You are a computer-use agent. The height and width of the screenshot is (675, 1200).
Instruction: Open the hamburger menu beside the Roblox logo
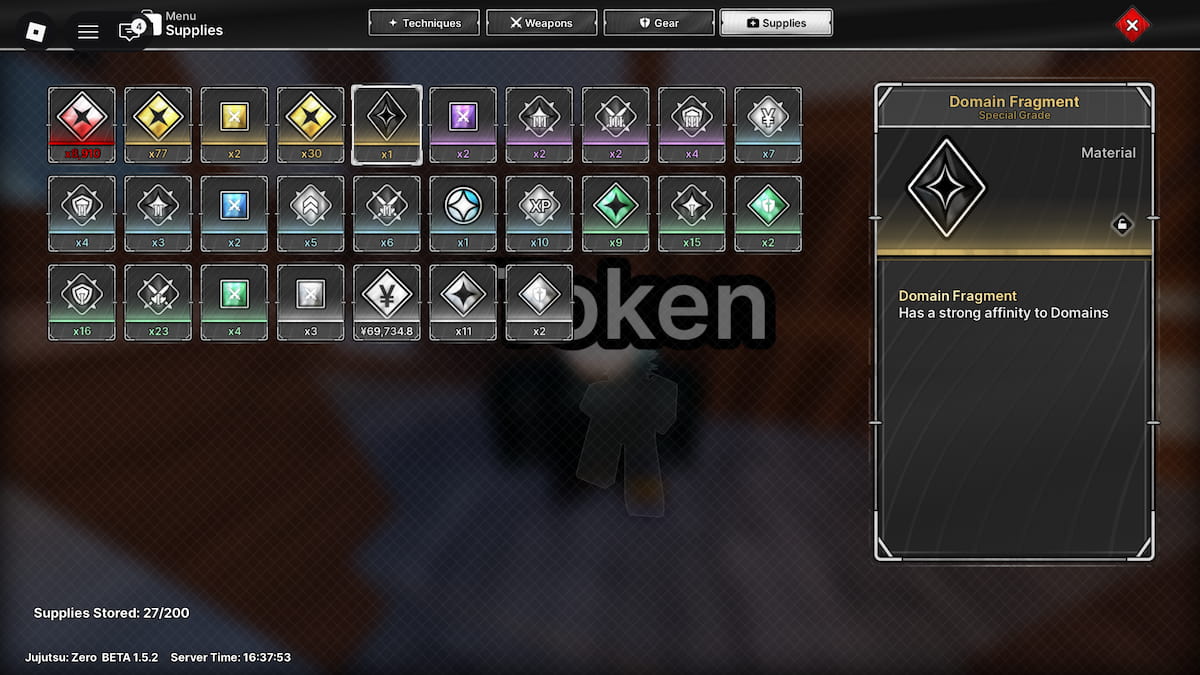(x=88, y=31)
